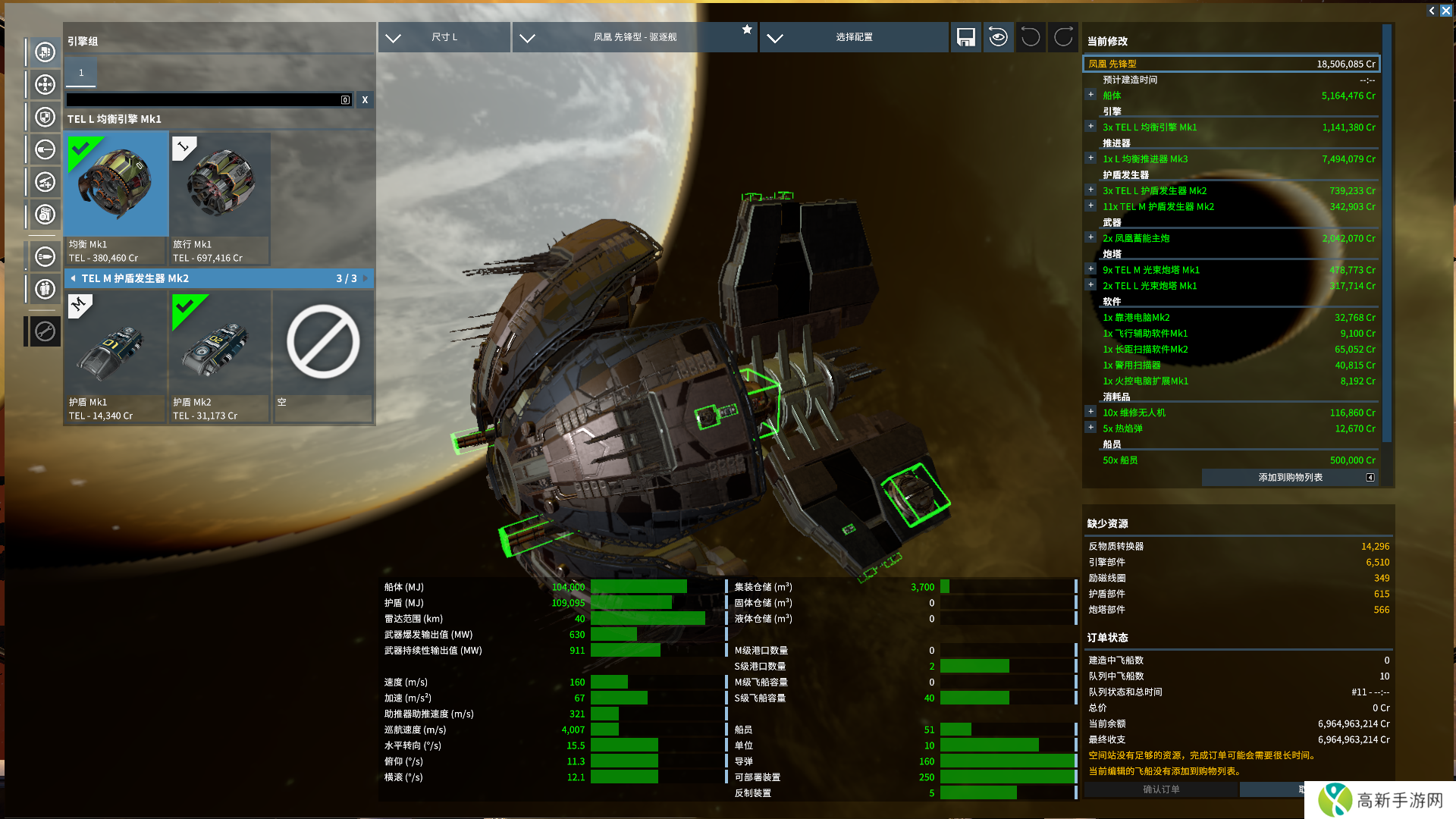Clear the search field with X

365,100
